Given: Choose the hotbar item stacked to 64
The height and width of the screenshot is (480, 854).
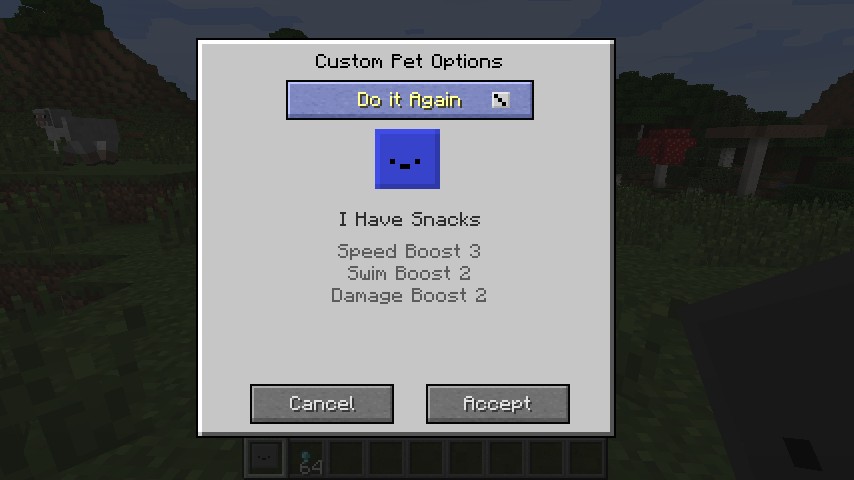Looking at the screenshot, I should (308, 460).
